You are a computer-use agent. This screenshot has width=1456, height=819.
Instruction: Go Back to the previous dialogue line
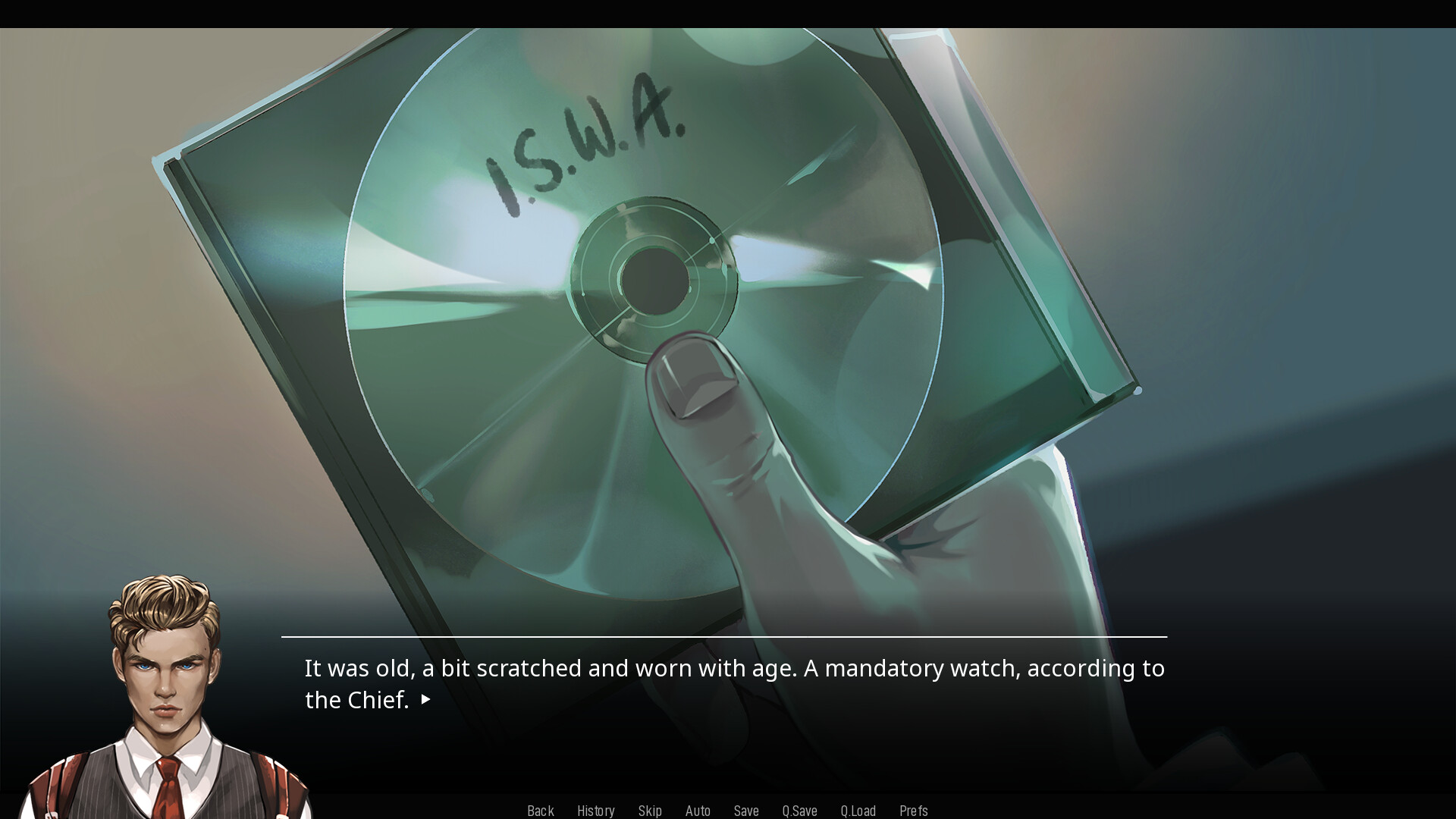(x=540, y=810)
